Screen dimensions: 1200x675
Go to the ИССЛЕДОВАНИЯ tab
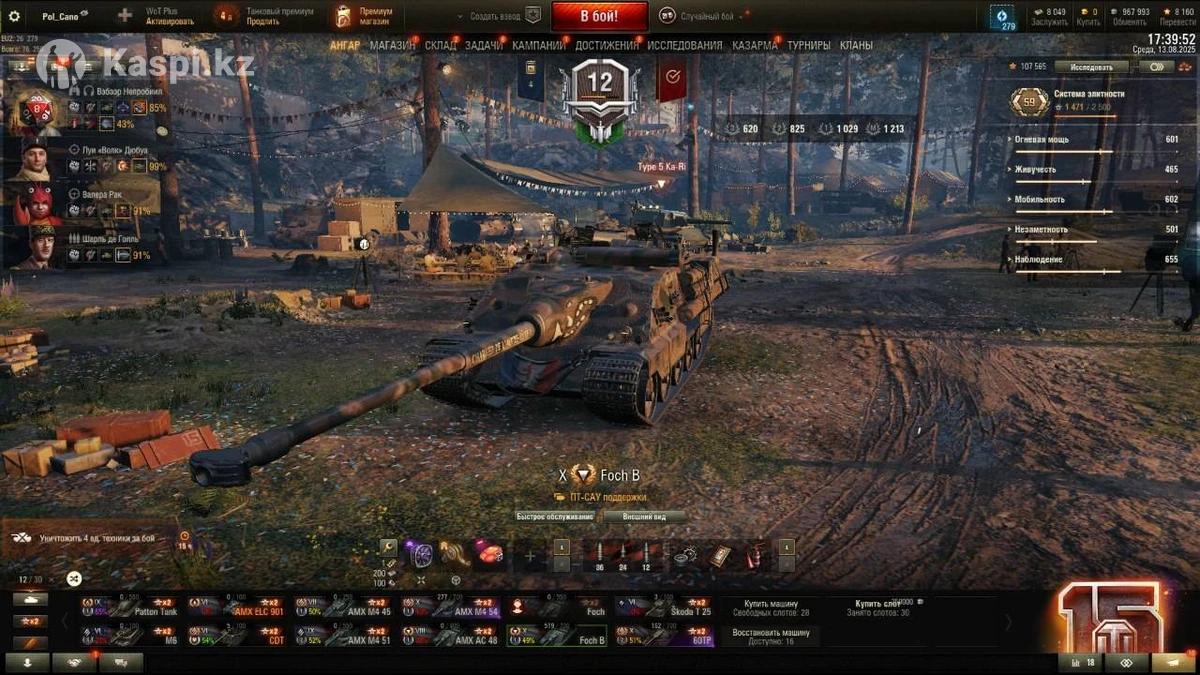click(684, 45)
